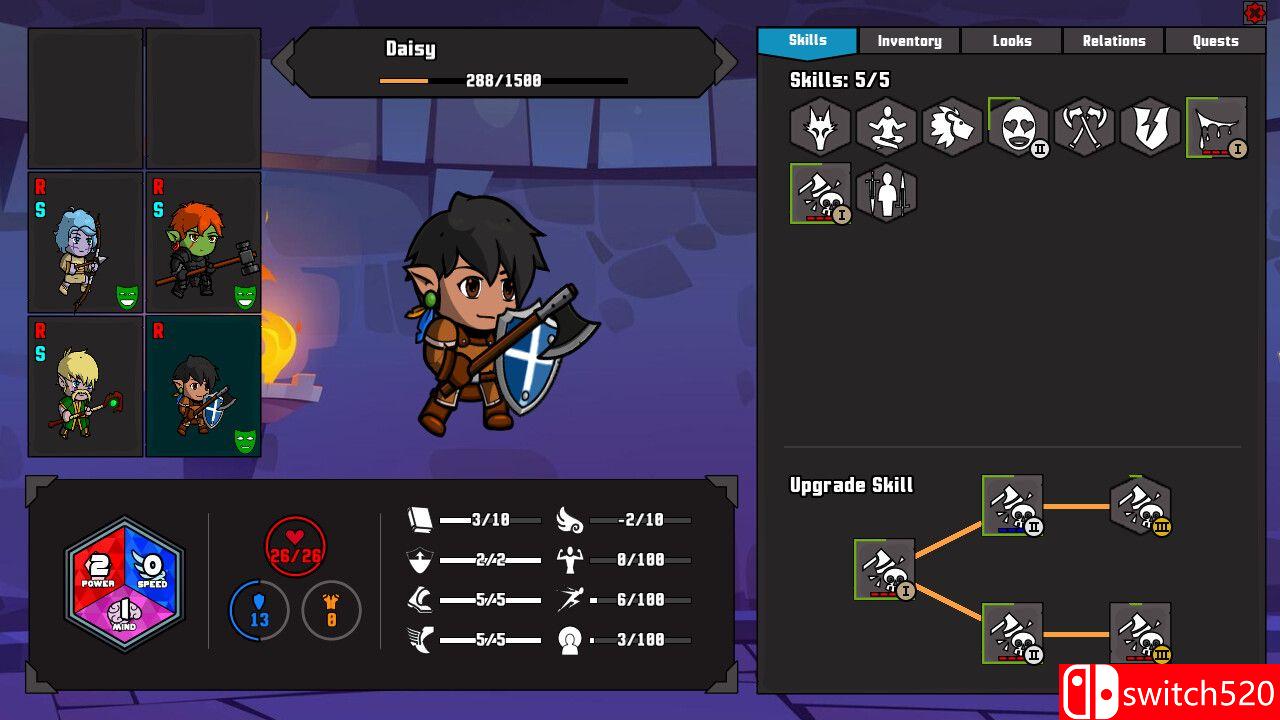Select Daisy's portrait in the party grid

coord(204,387)
